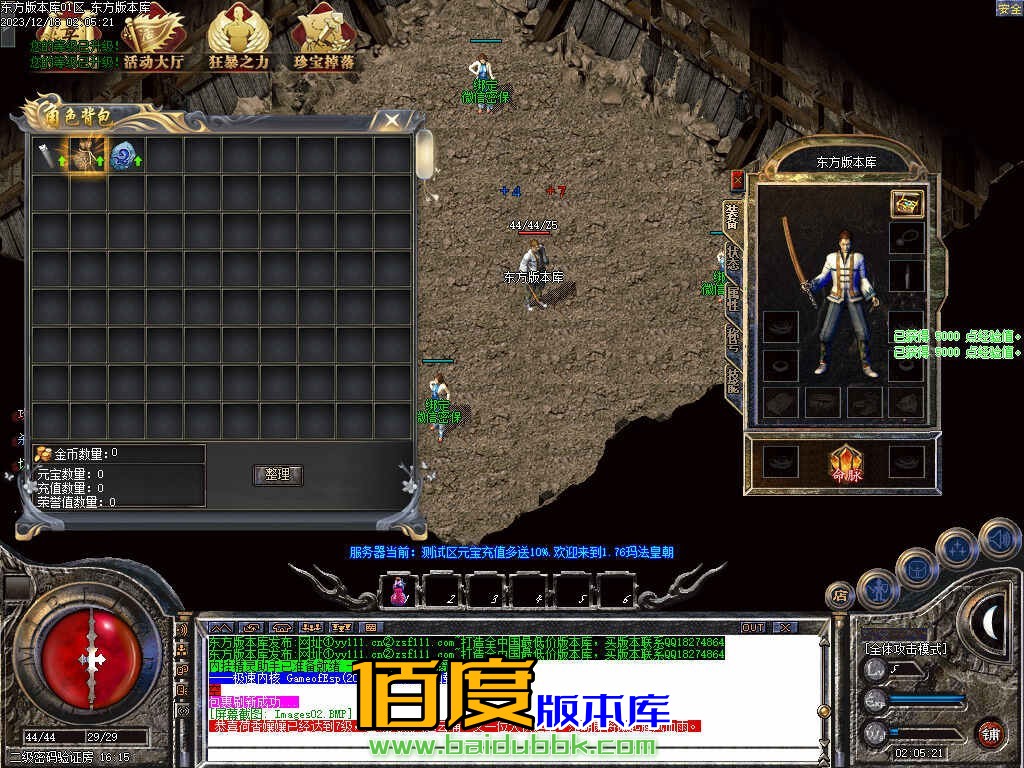This screenshot has height=768, width=1024.
Task: Click the 安全 safe button at top right
Action: [1009, 8]
